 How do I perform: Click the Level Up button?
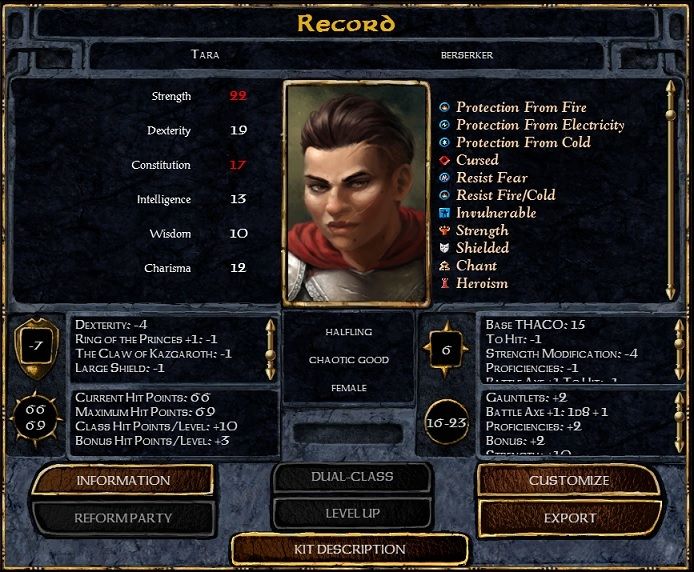point(352,513)
